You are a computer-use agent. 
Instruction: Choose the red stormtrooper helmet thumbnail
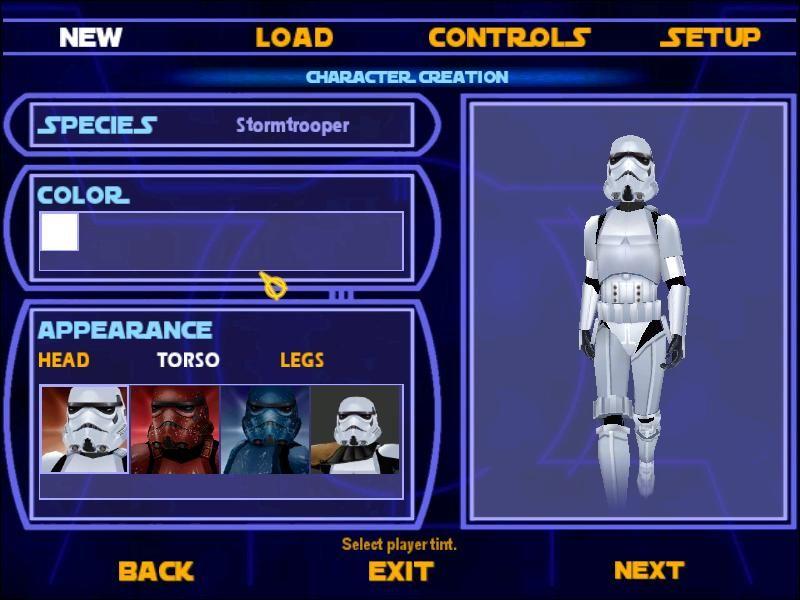coord(175,429)
